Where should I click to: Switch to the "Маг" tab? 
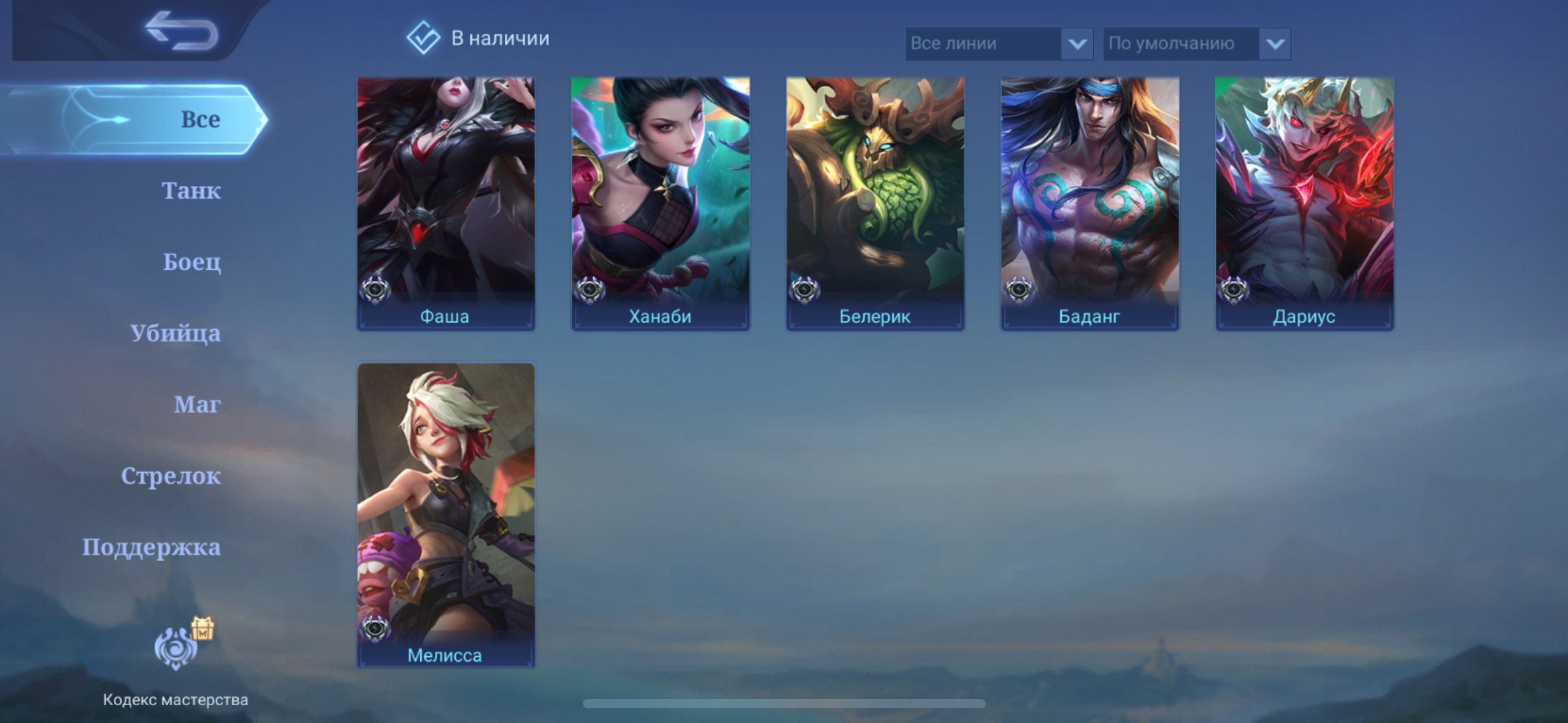197,404
